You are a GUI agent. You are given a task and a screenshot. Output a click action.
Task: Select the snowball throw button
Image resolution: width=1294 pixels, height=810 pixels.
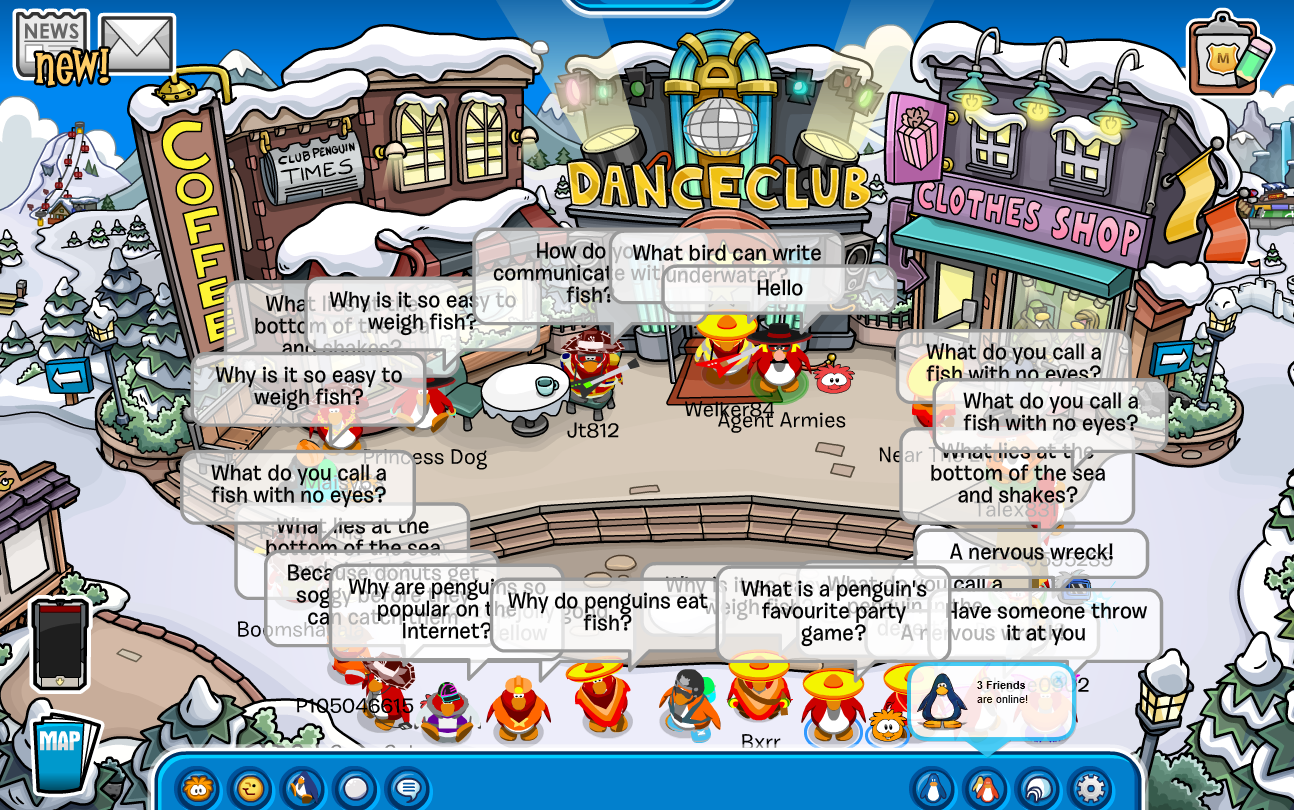tap(355, 788)
